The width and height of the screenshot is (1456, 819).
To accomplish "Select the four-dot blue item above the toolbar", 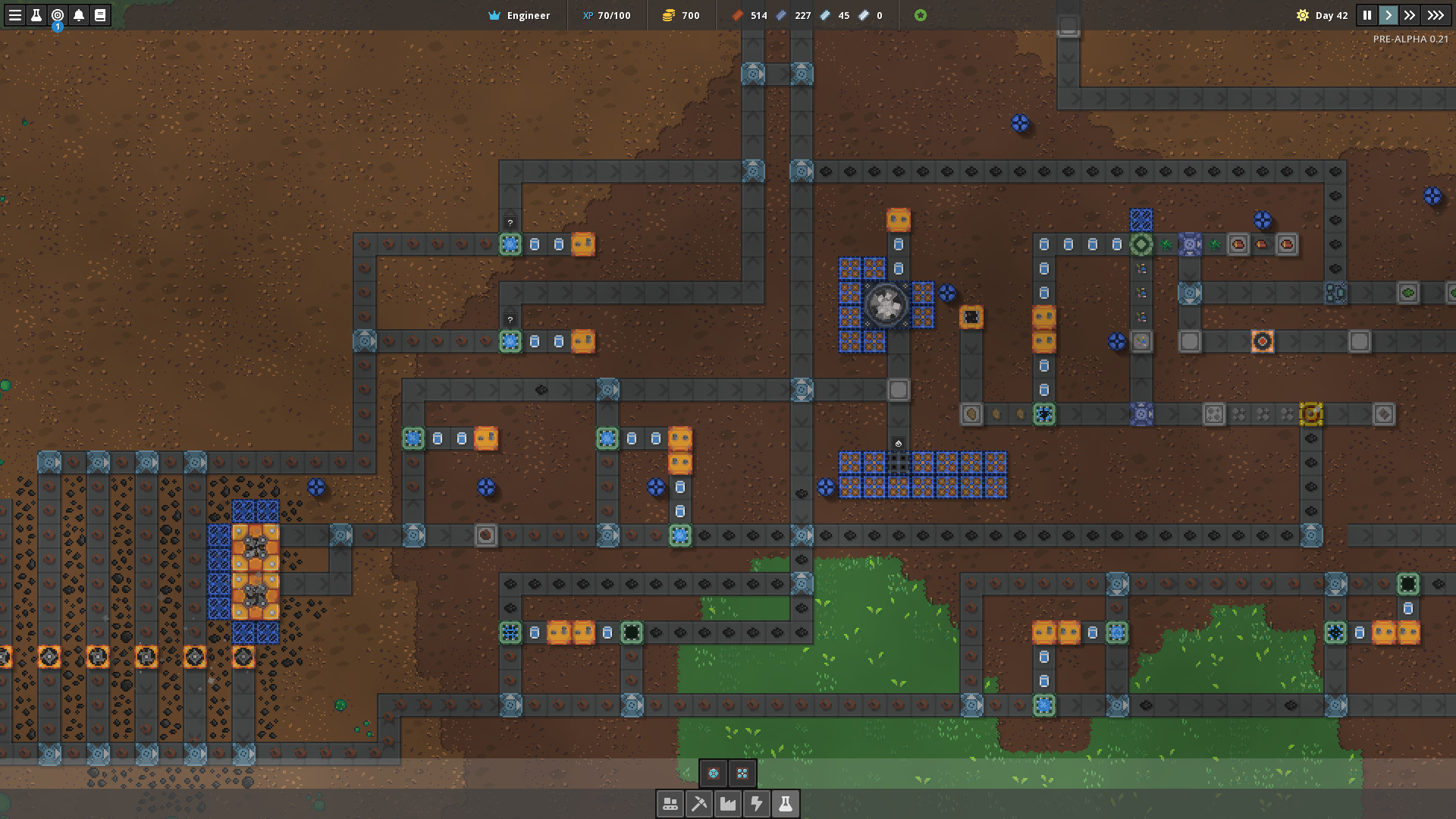I will tap(742, 773).
